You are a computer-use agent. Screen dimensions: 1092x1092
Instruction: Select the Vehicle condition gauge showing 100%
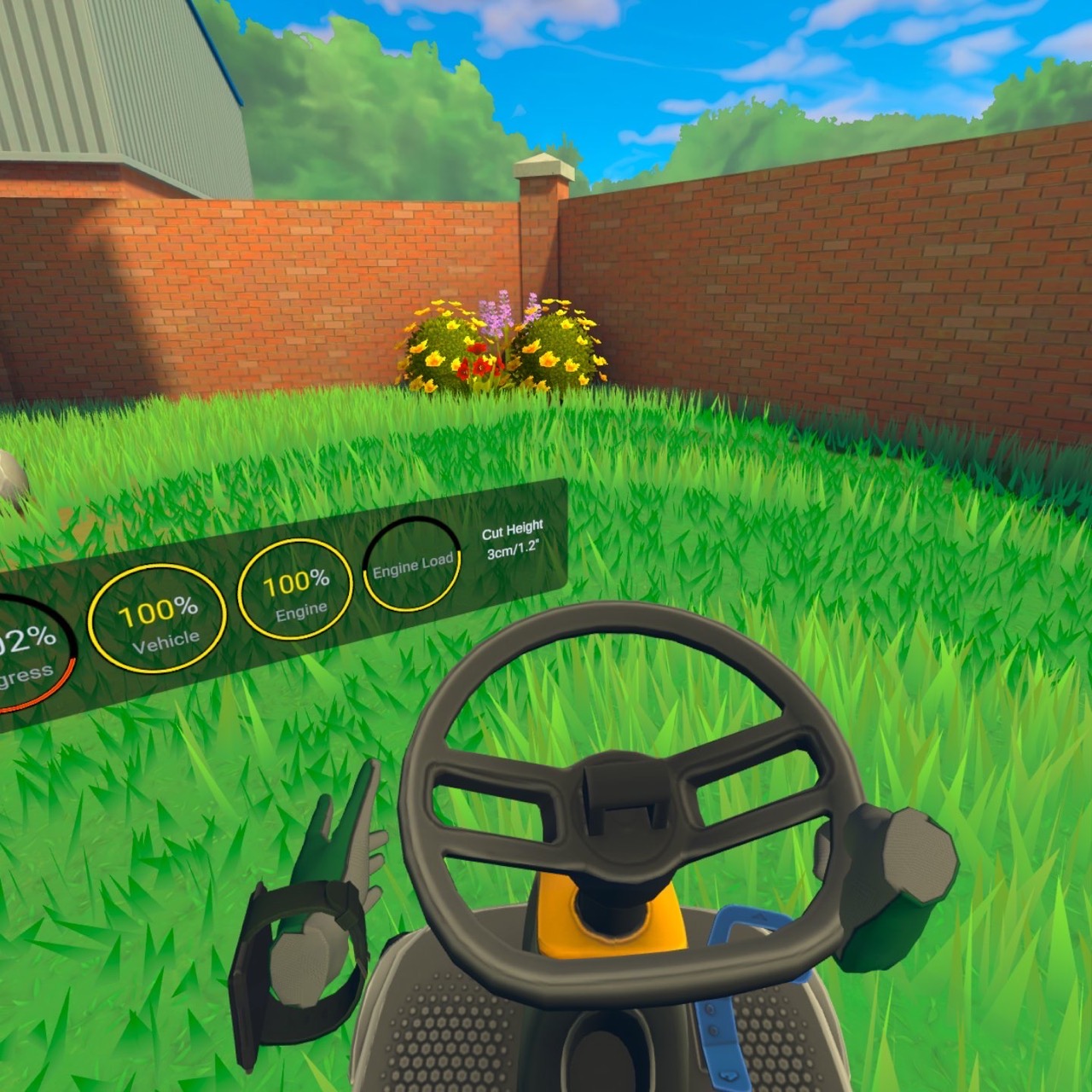160,616
